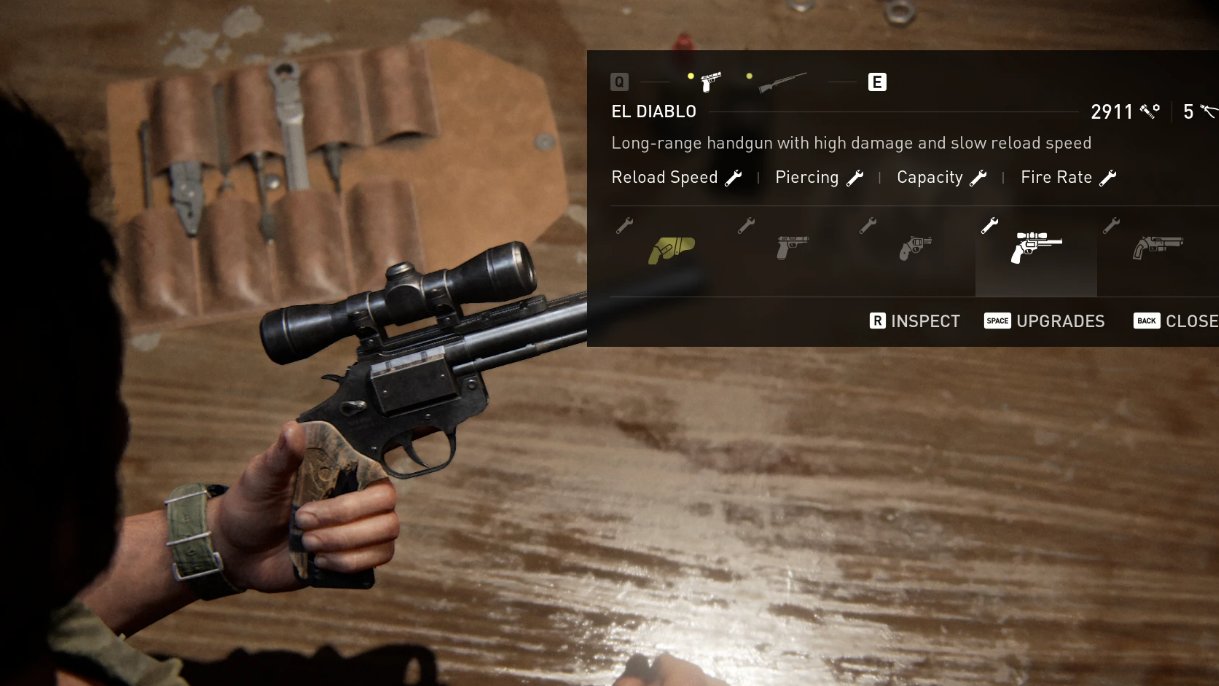Open the Upgrades screen
Image resolution: width=1219 pixels, height=686 pixels.
pyautogui.click(x=1045, y=321)
